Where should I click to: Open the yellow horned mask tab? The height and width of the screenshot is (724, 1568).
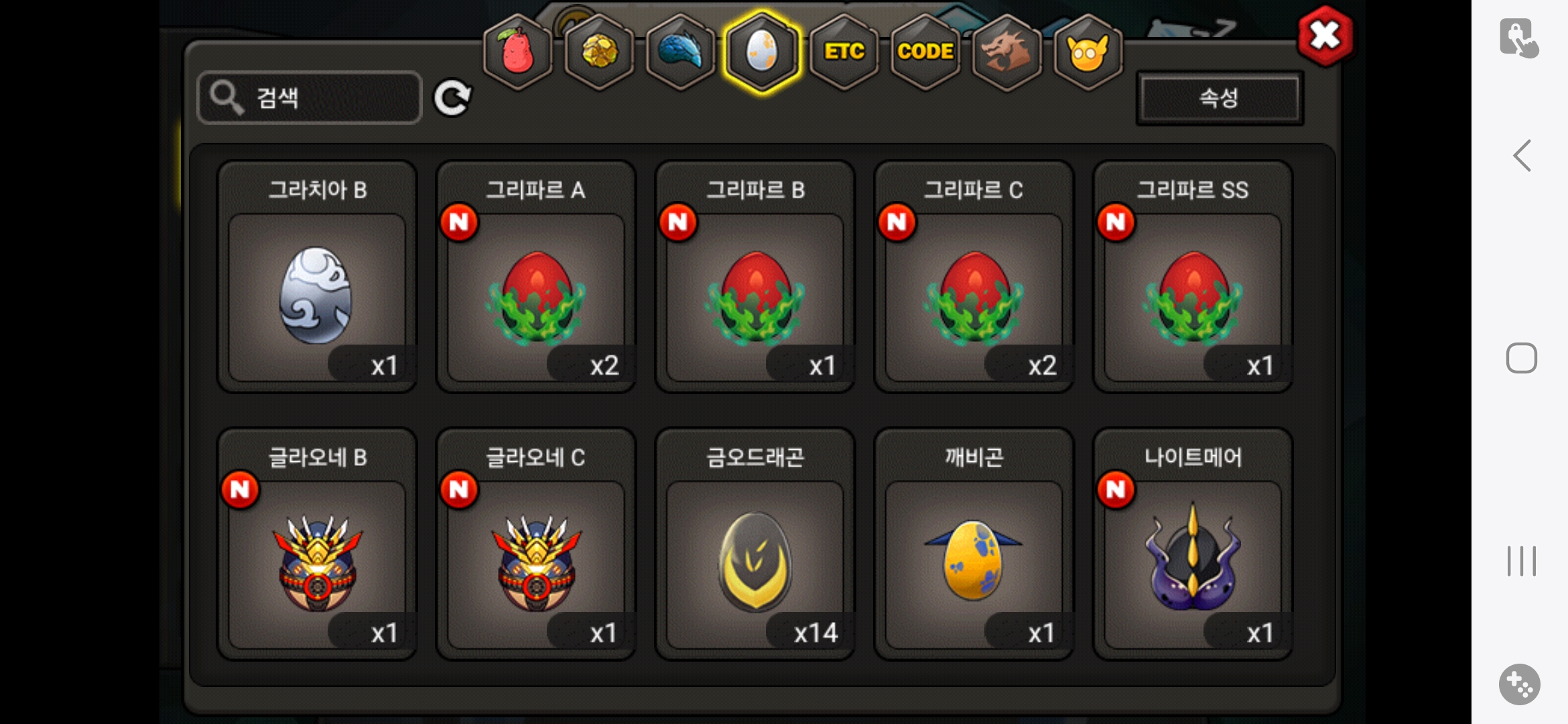(x=1088, y=52)
